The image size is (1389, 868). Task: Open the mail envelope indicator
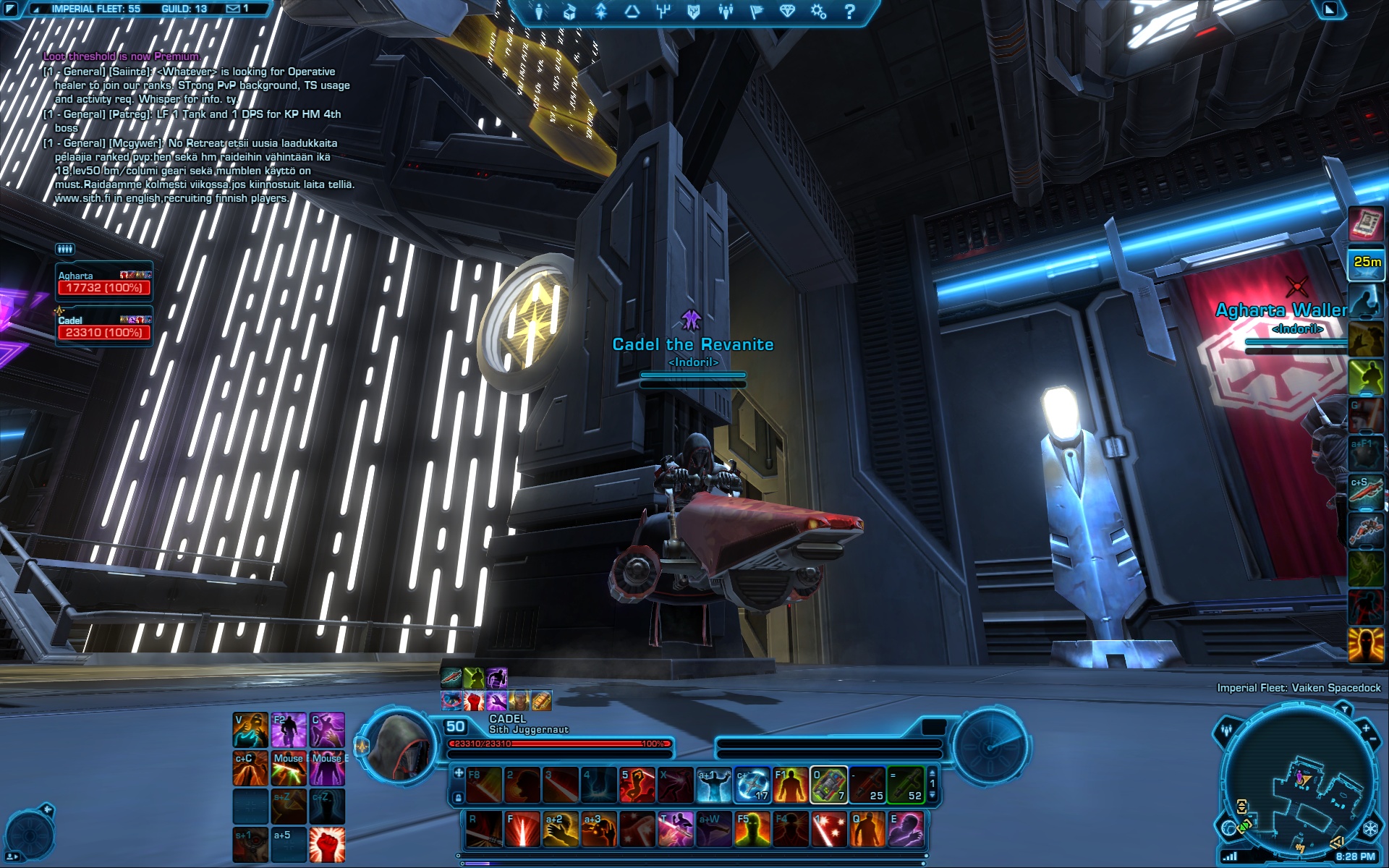point(233,9)
